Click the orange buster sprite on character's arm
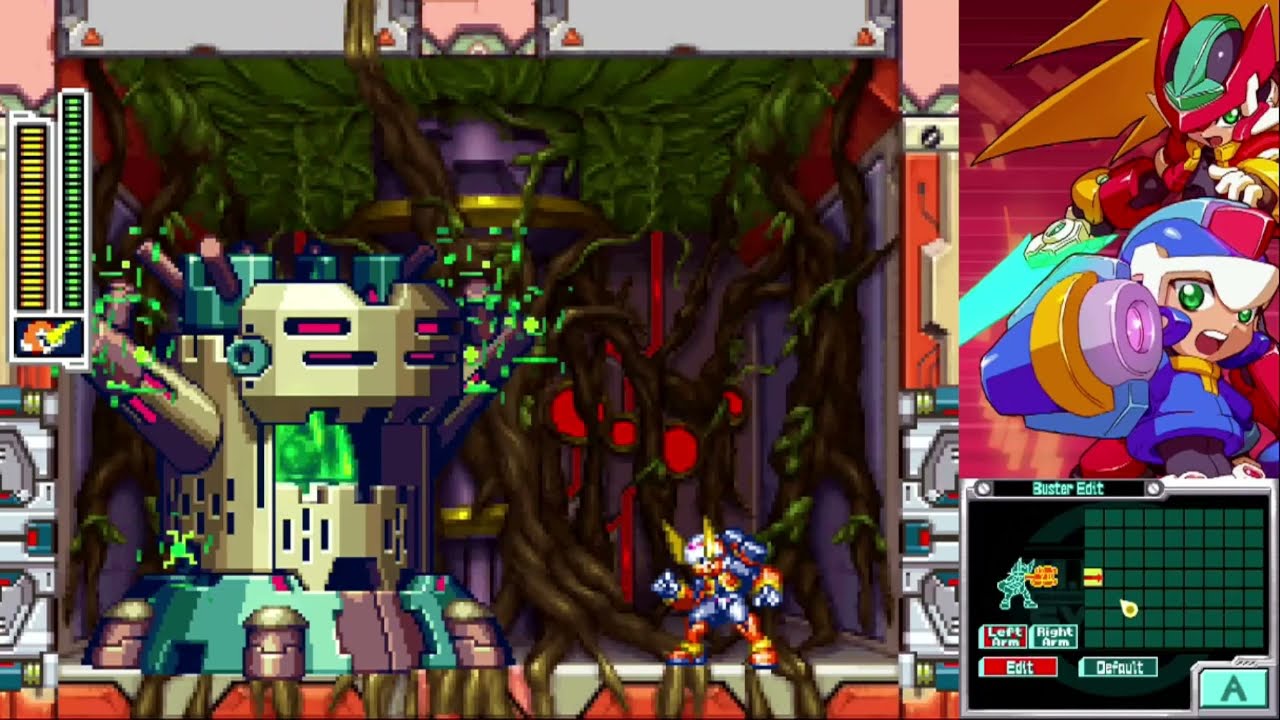Image resolution: width=1280 pixels, height=720 pixels. [1046, 576]
